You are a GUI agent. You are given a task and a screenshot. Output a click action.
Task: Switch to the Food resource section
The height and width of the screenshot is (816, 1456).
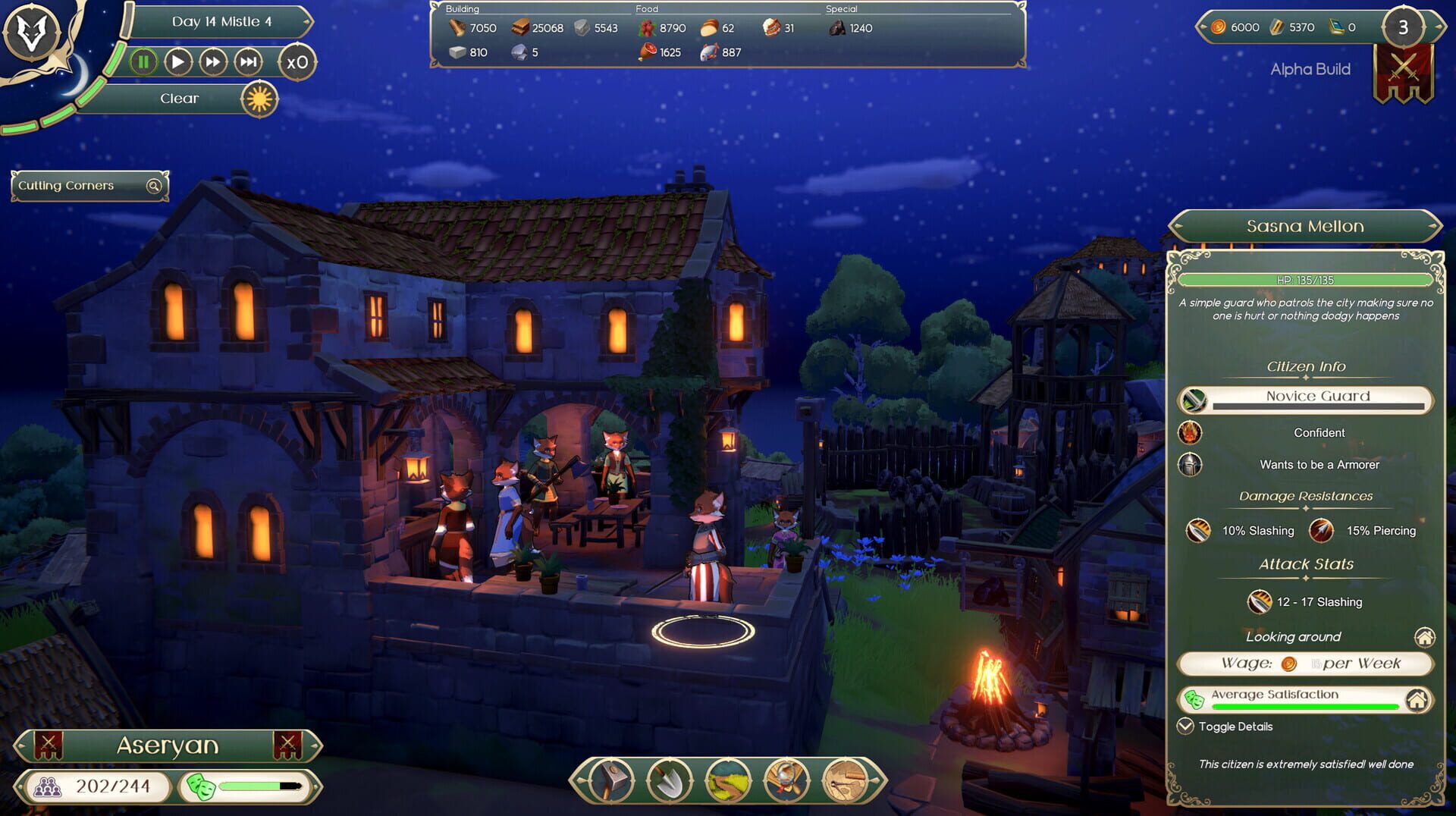pyautogui.click(x=647, y=9)
